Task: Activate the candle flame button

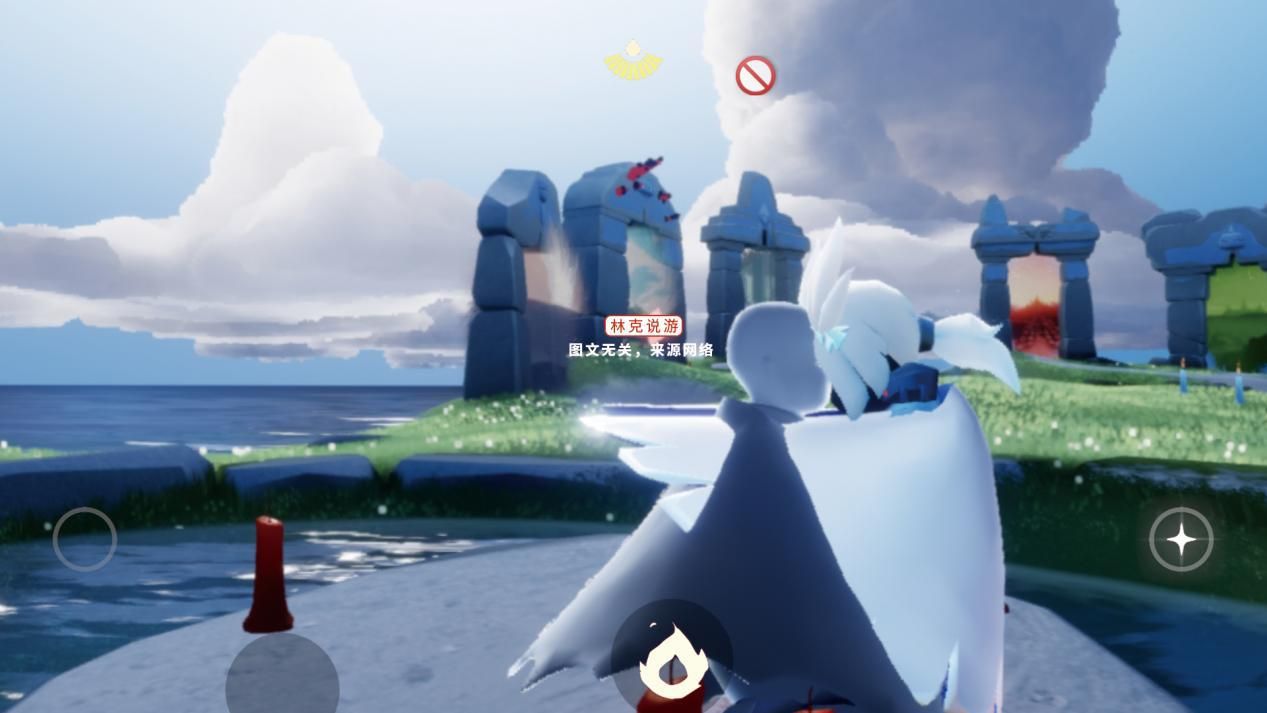Action: [x=672, y=658]
